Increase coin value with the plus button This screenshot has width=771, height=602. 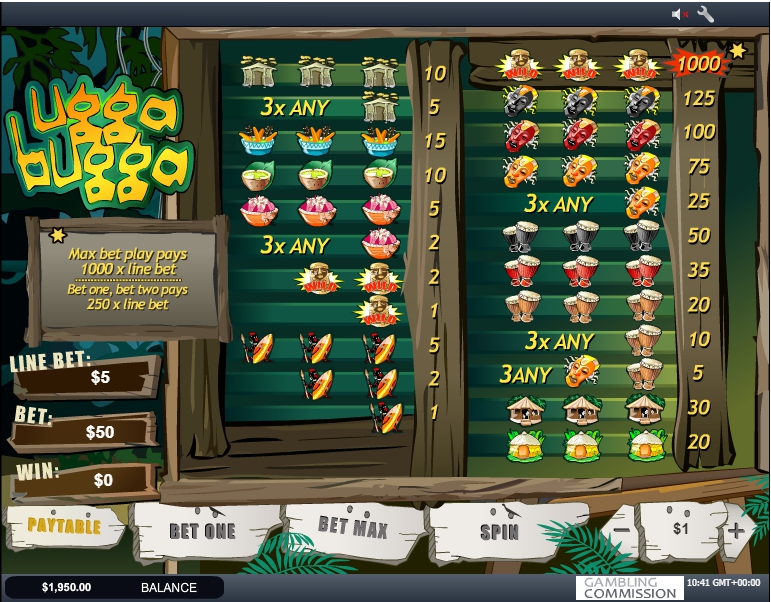(x=736, y=529)
